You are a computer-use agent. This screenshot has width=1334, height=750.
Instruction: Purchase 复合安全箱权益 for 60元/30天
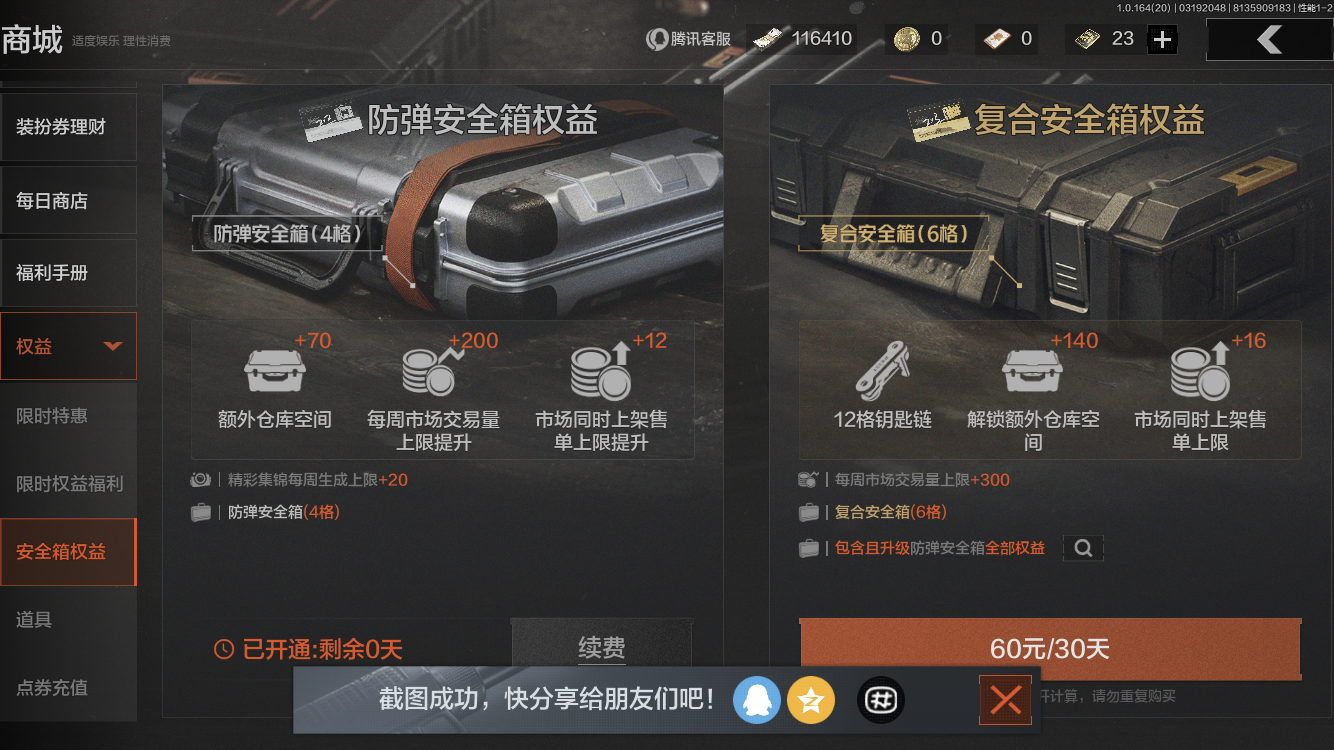(1048, 648)
